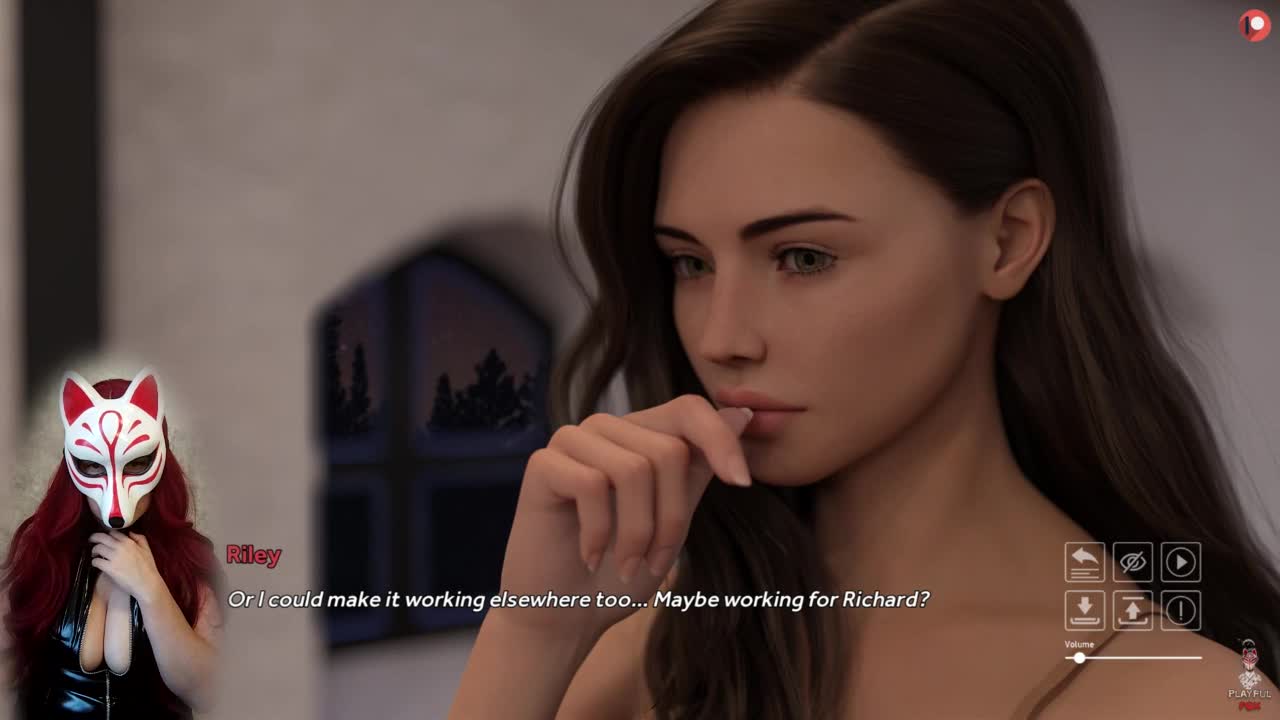This screenshot has height=720, width=1280.
Task: Open the dialogue history with the back-arrow button
Action: point(1084,562)
